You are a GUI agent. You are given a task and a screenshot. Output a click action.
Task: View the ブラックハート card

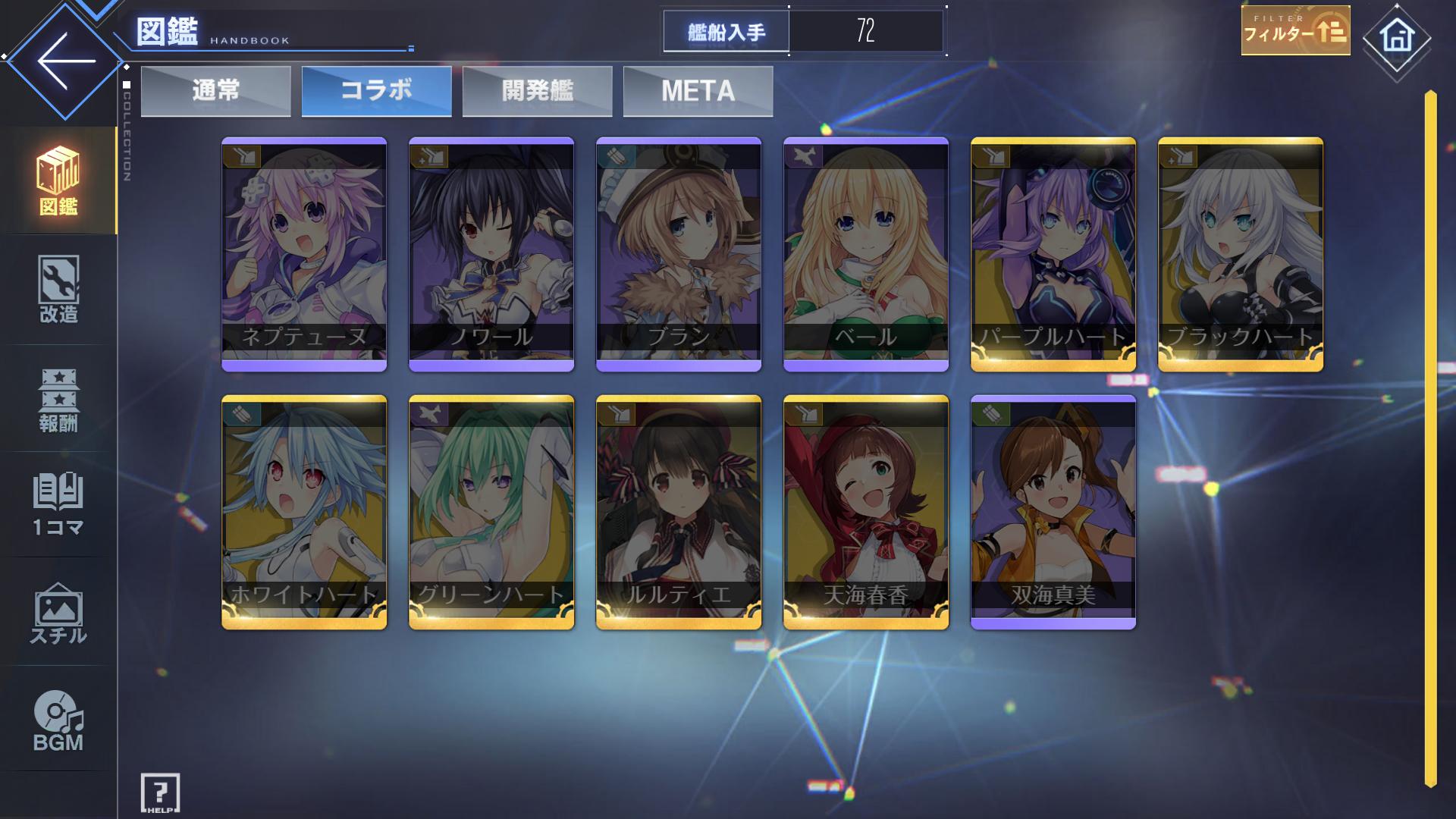tap(1241, 254)
